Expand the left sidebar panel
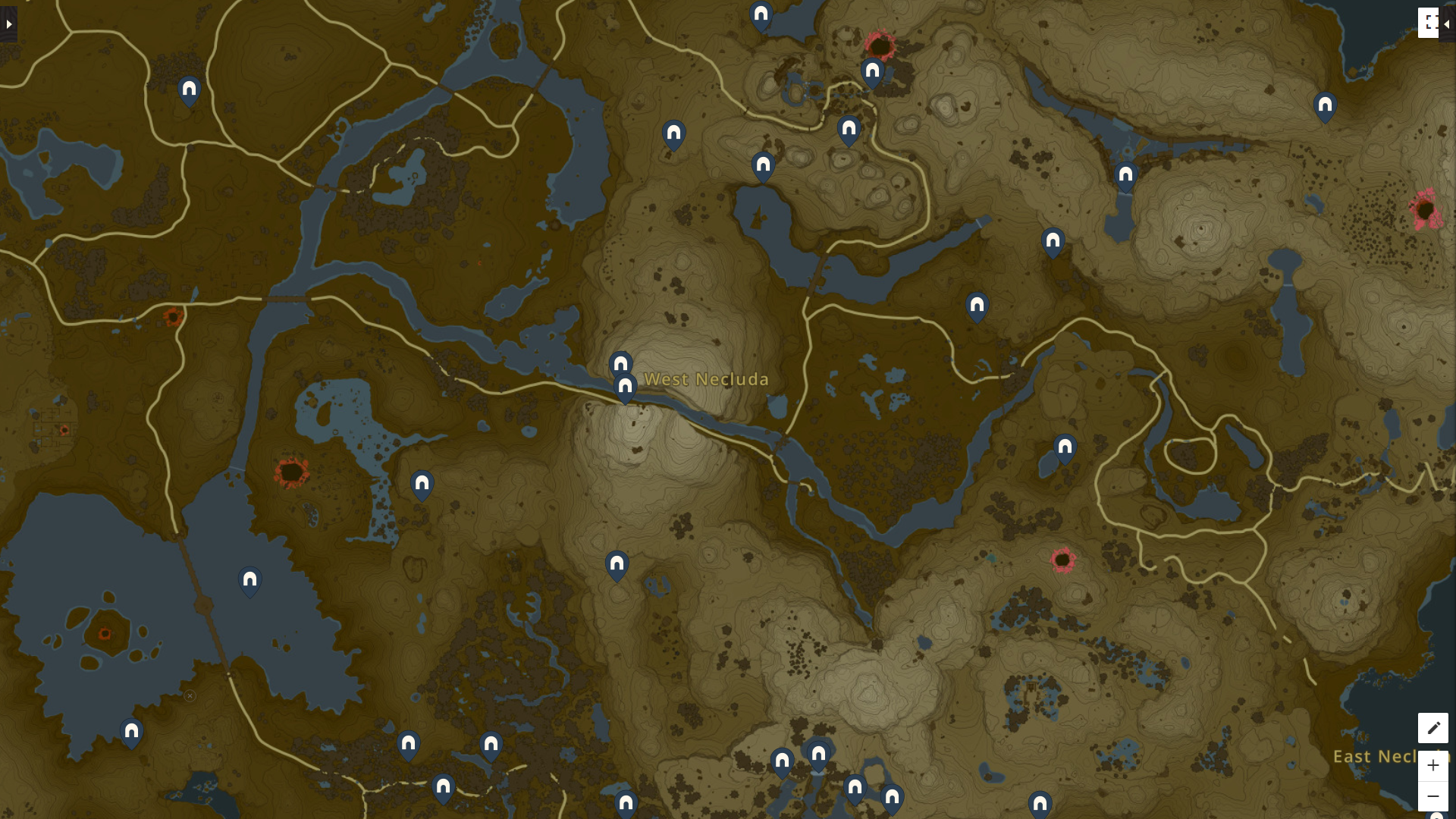This screenshot has width=1456, height=819. [8, 24]
